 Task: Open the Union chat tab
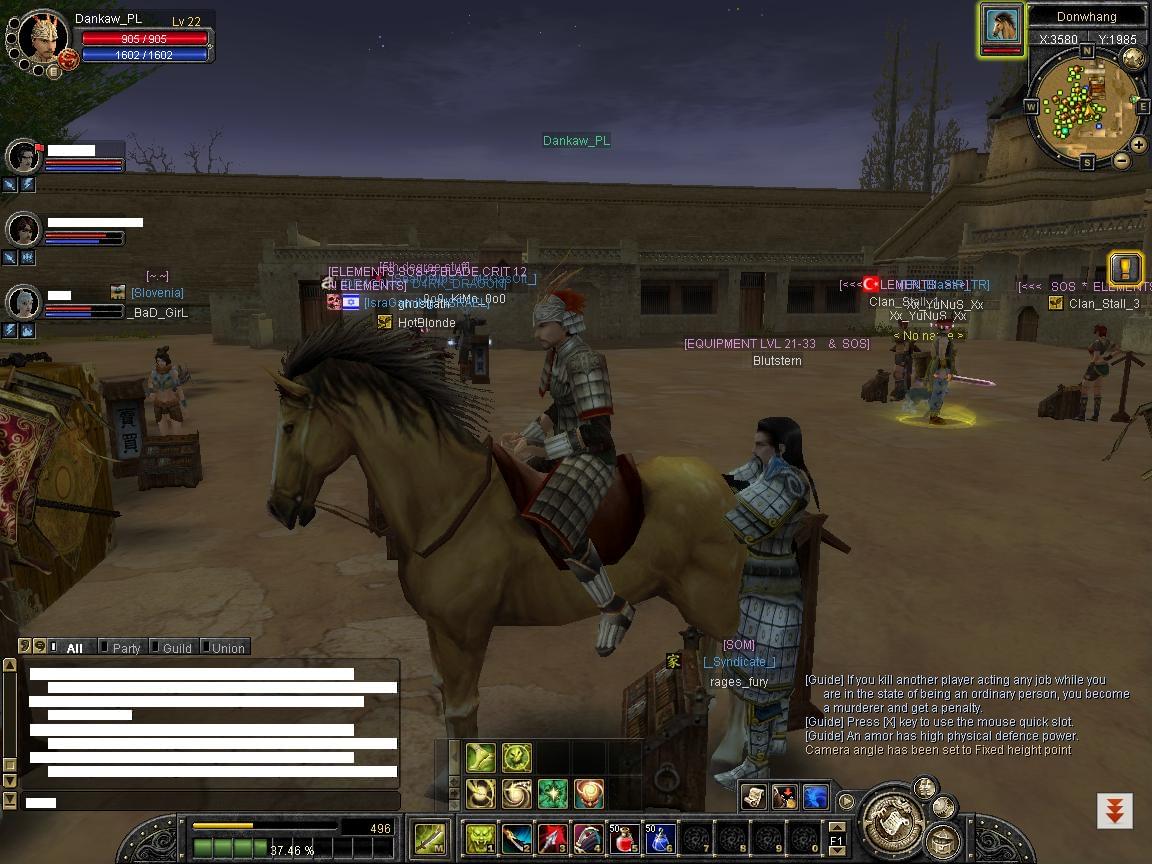click(227, 648)
